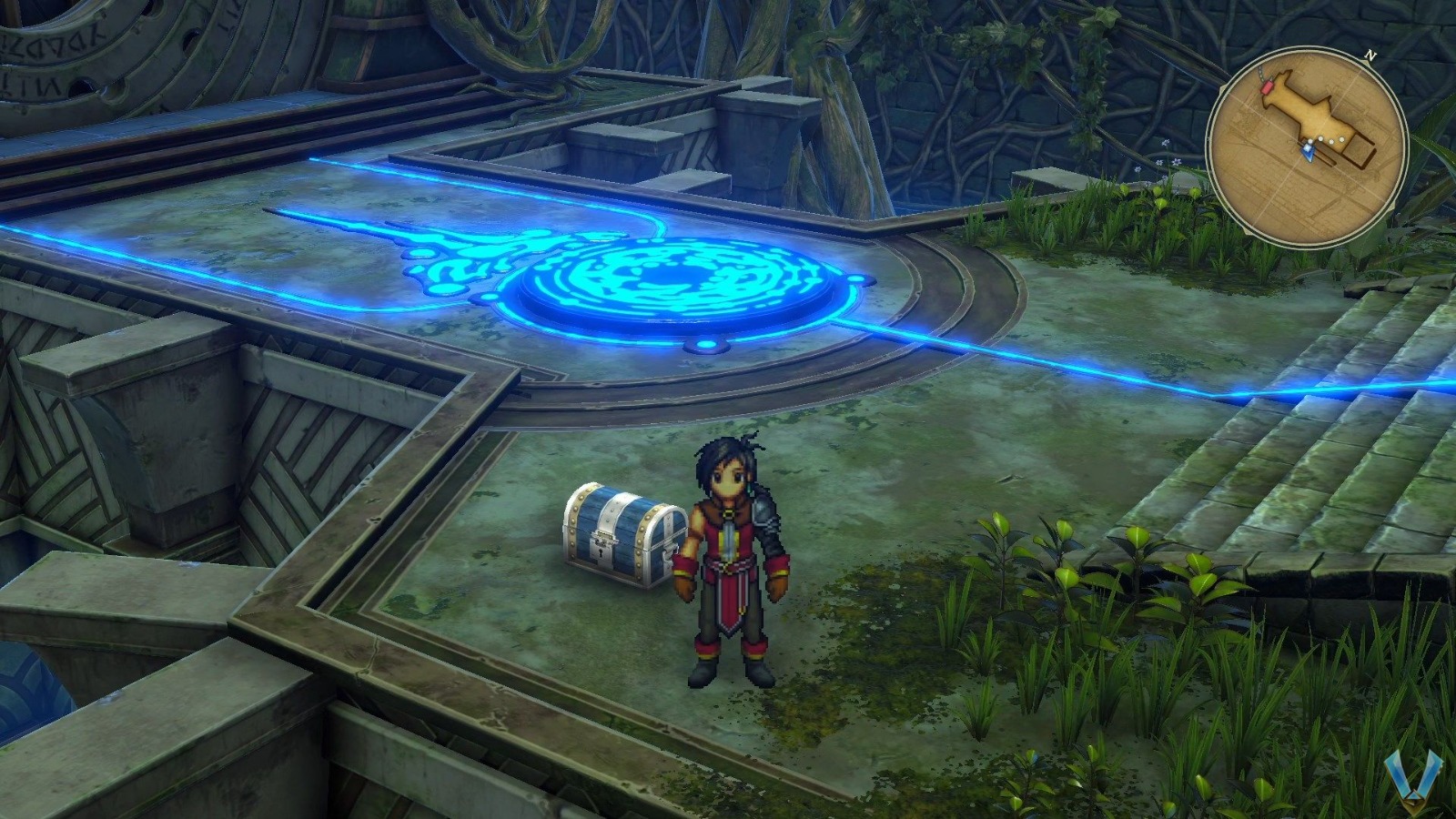Click the red exit marker on the minimap
The image size is (1456, 819).
pos(1267,86)
